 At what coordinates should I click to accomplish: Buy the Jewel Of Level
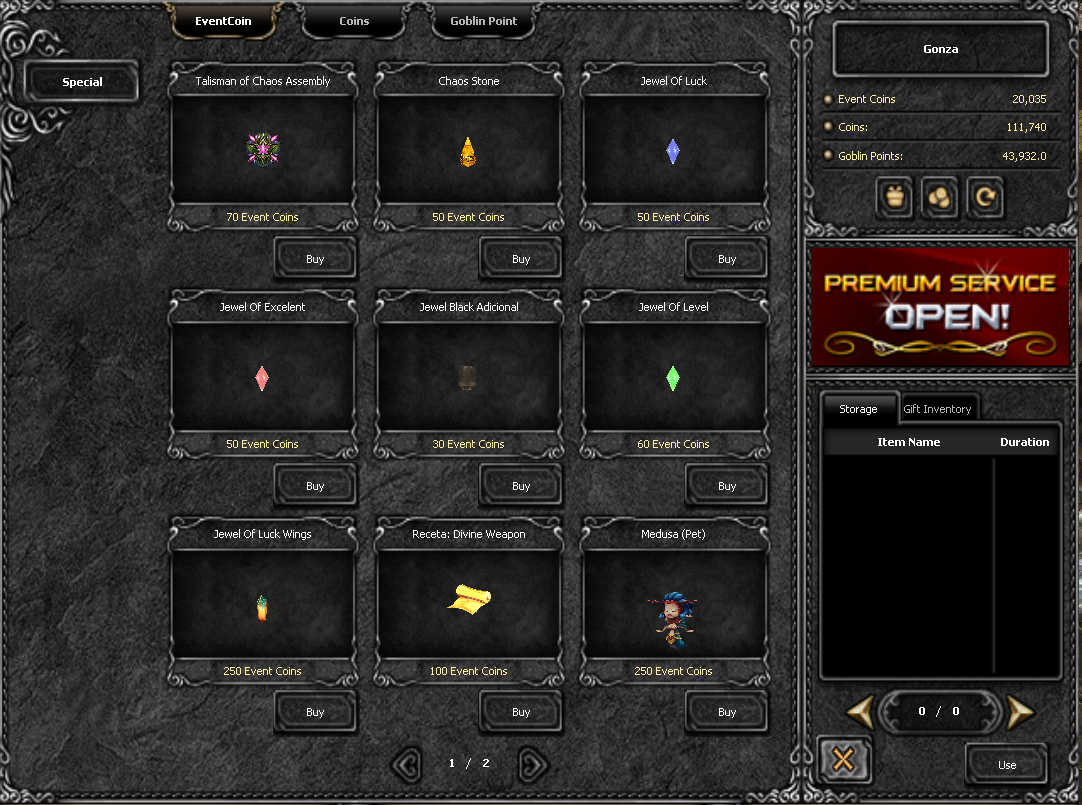click(727, 485)
